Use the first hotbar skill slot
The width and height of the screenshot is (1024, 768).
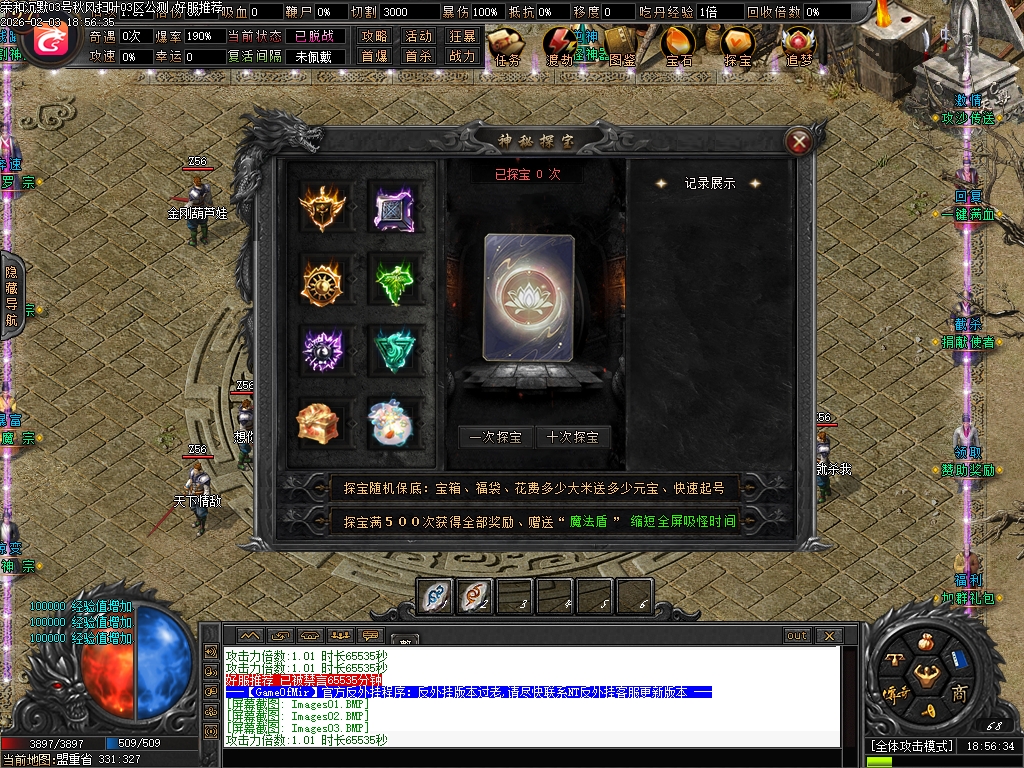[x=435, y=597]
